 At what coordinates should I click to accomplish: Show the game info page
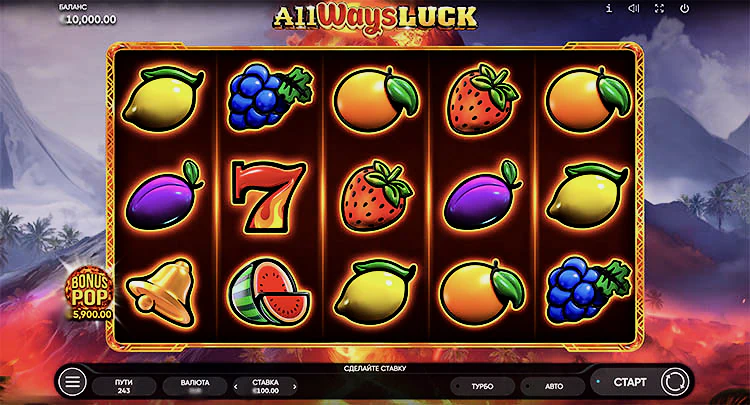608,8
